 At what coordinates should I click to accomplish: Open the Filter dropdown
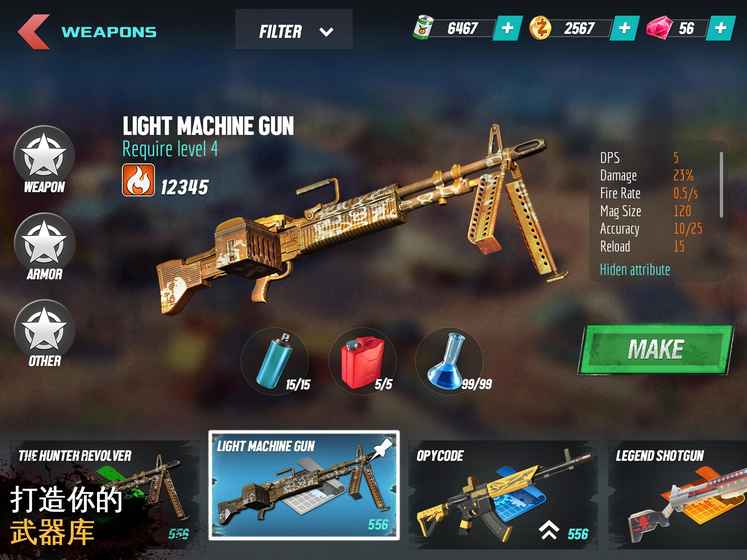pyautogui.click(x=294, y=31)
